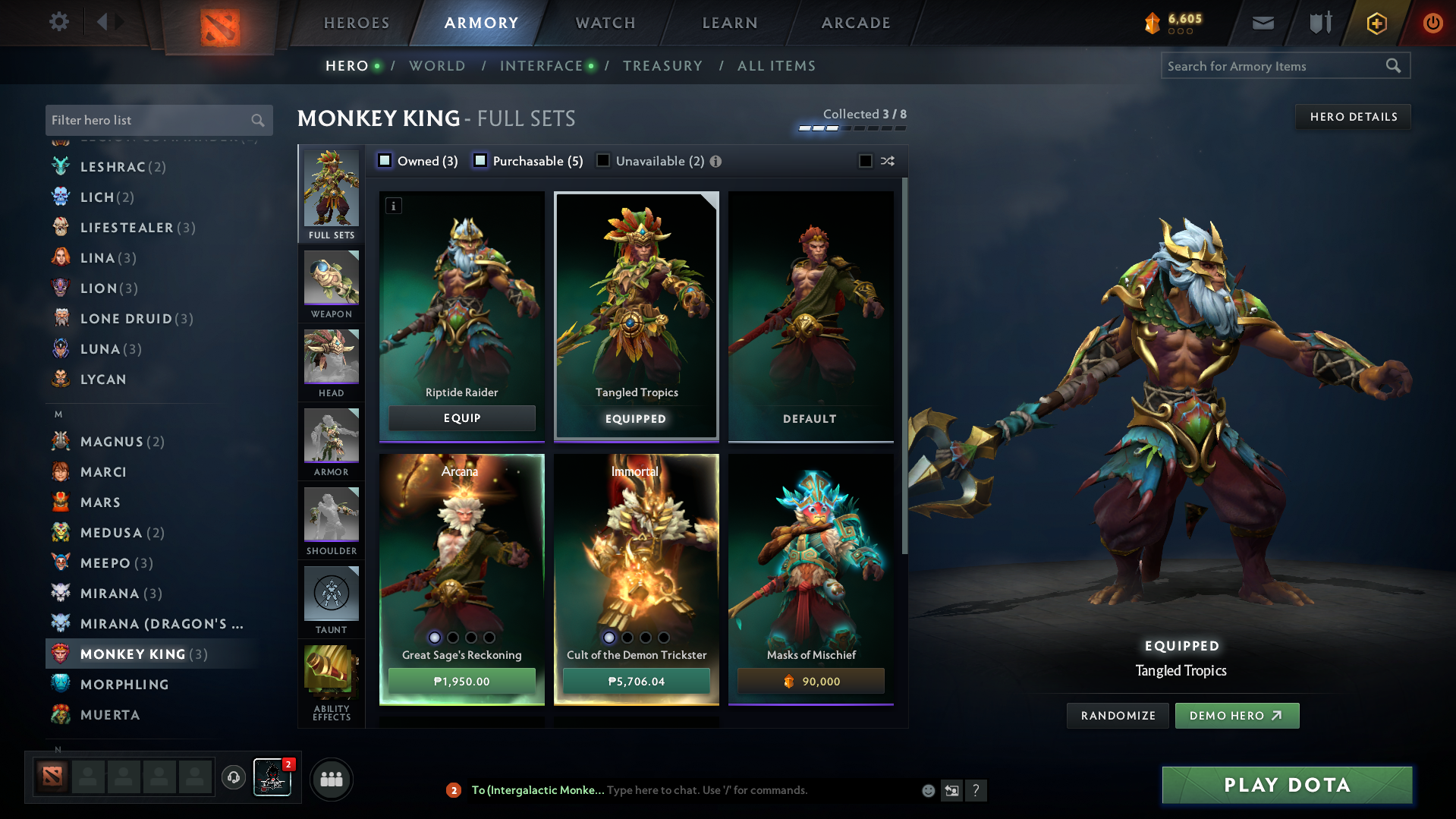The width and height of the screenshot is (1456, 819).
Task: Open the Weapon slot category
Action: pos(332,285)
